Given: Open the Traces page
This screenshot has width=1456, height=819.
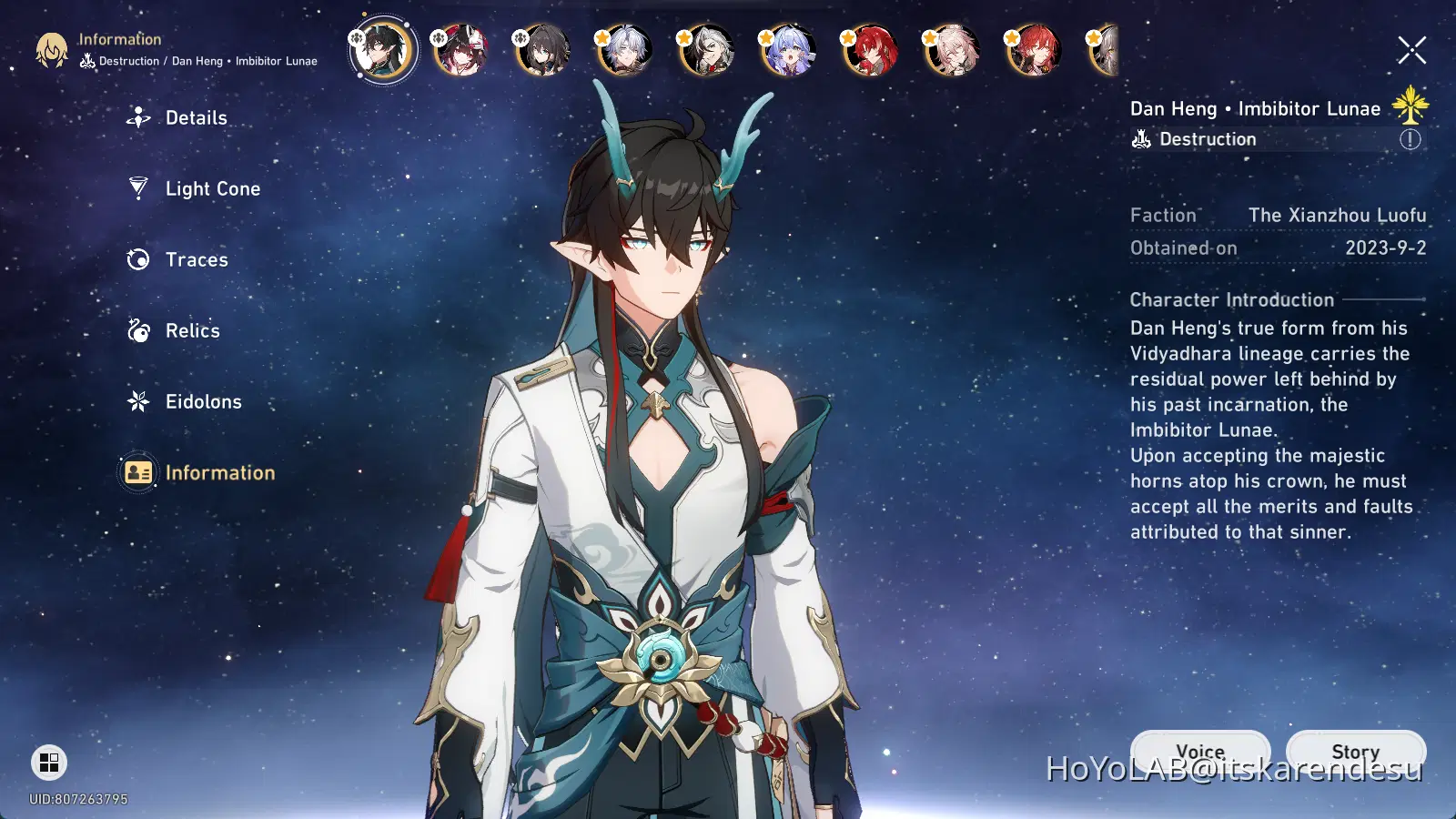Looking at the screenshot, I should (196, 260).
